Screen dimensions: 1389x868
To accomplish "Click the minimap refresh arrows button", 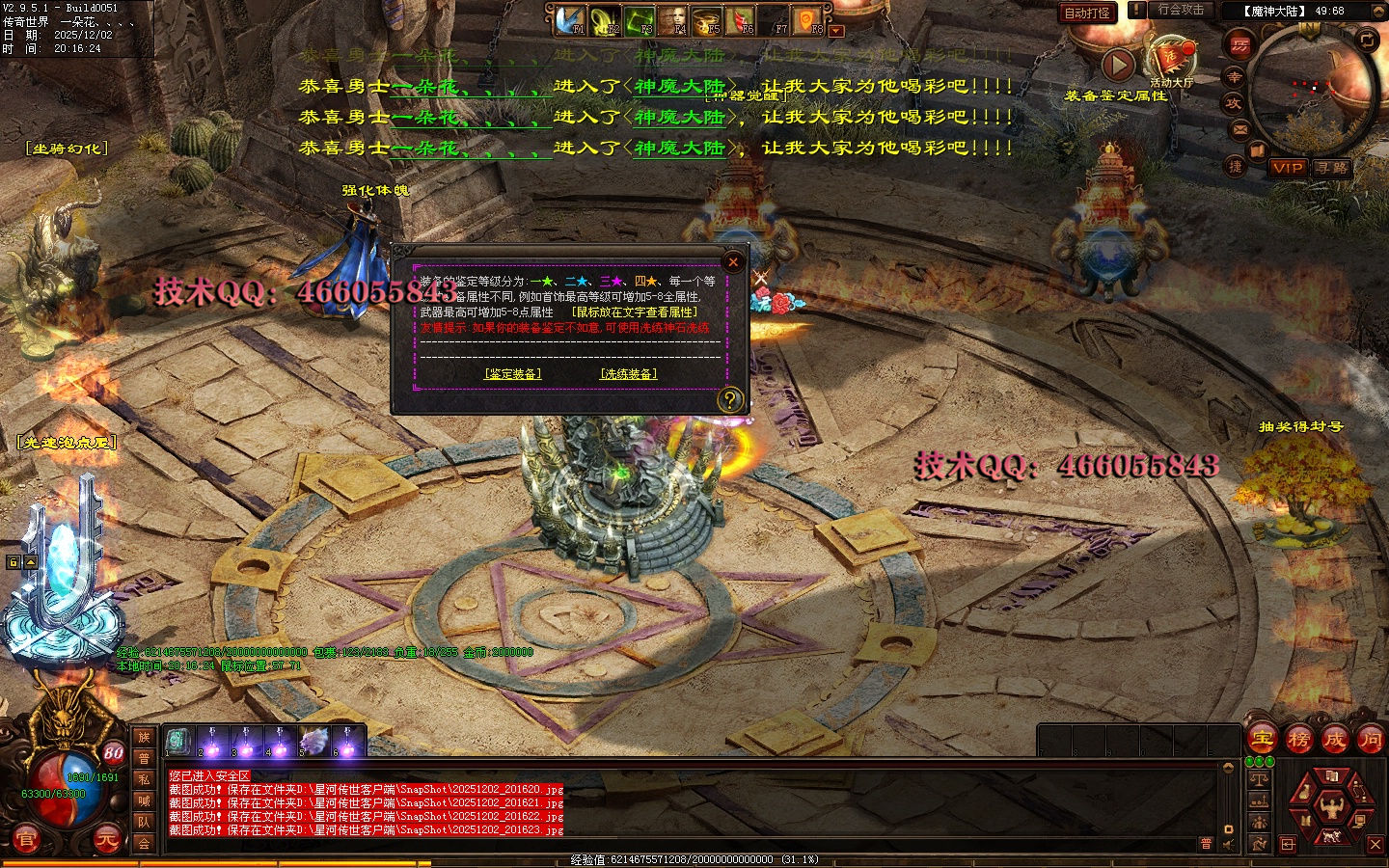I will 1367,39.
